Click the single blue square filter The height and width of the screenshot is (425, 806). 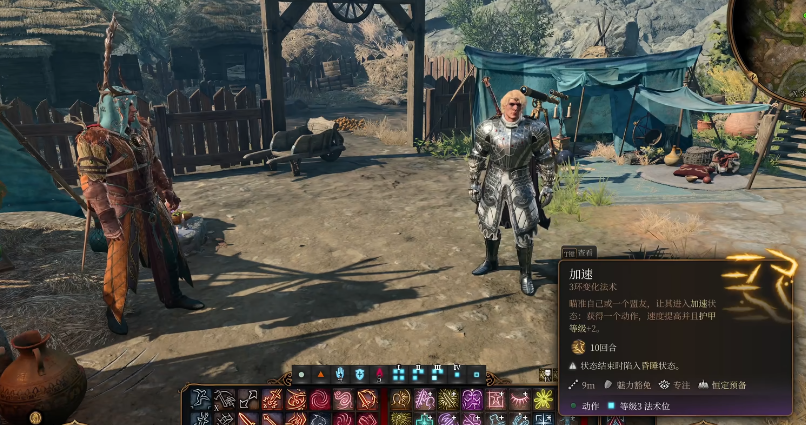click(477, 375)
